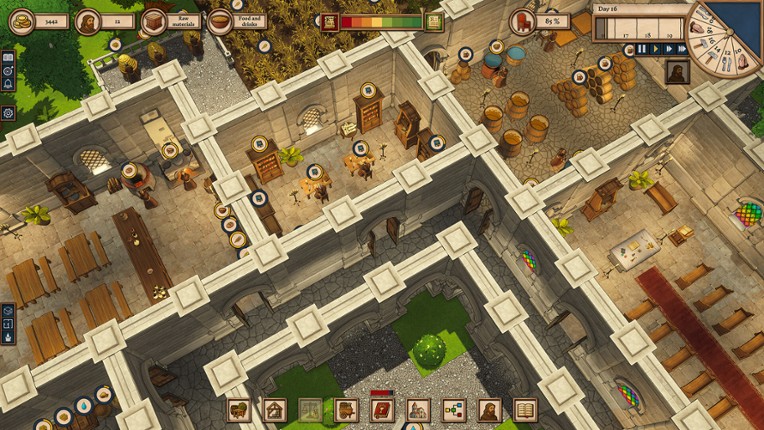The height and width of the screenshot is (430, 764).
Task: Open the red question-mark book
Action: (381, 408)
